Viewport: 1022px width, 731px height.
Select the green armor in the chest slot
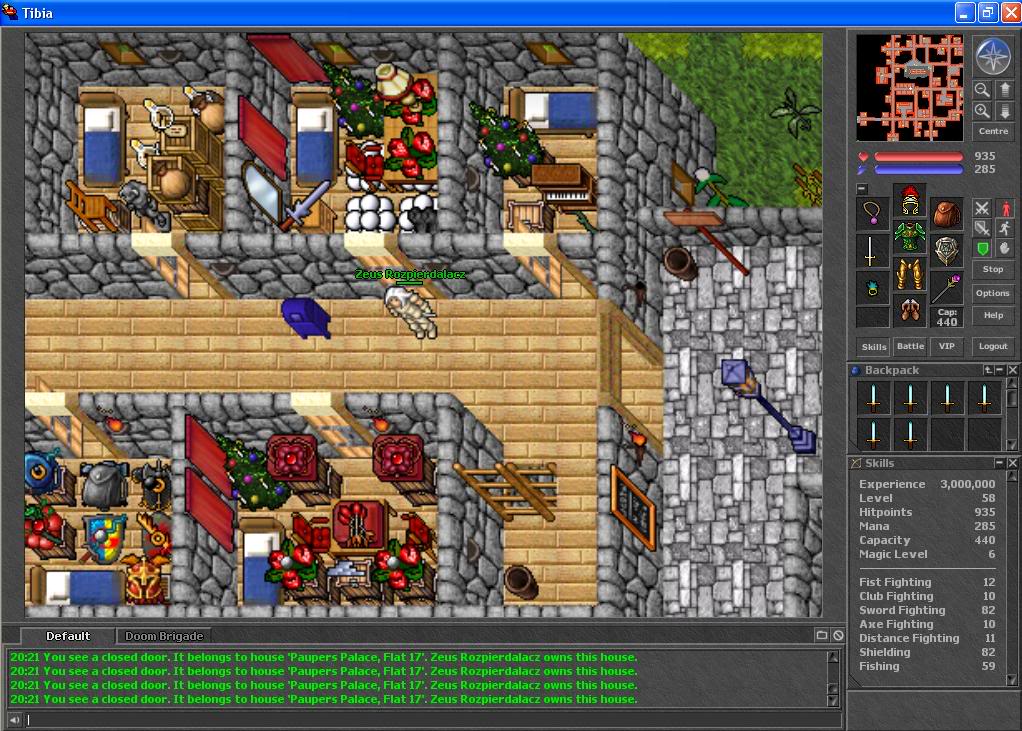[909, 237]
